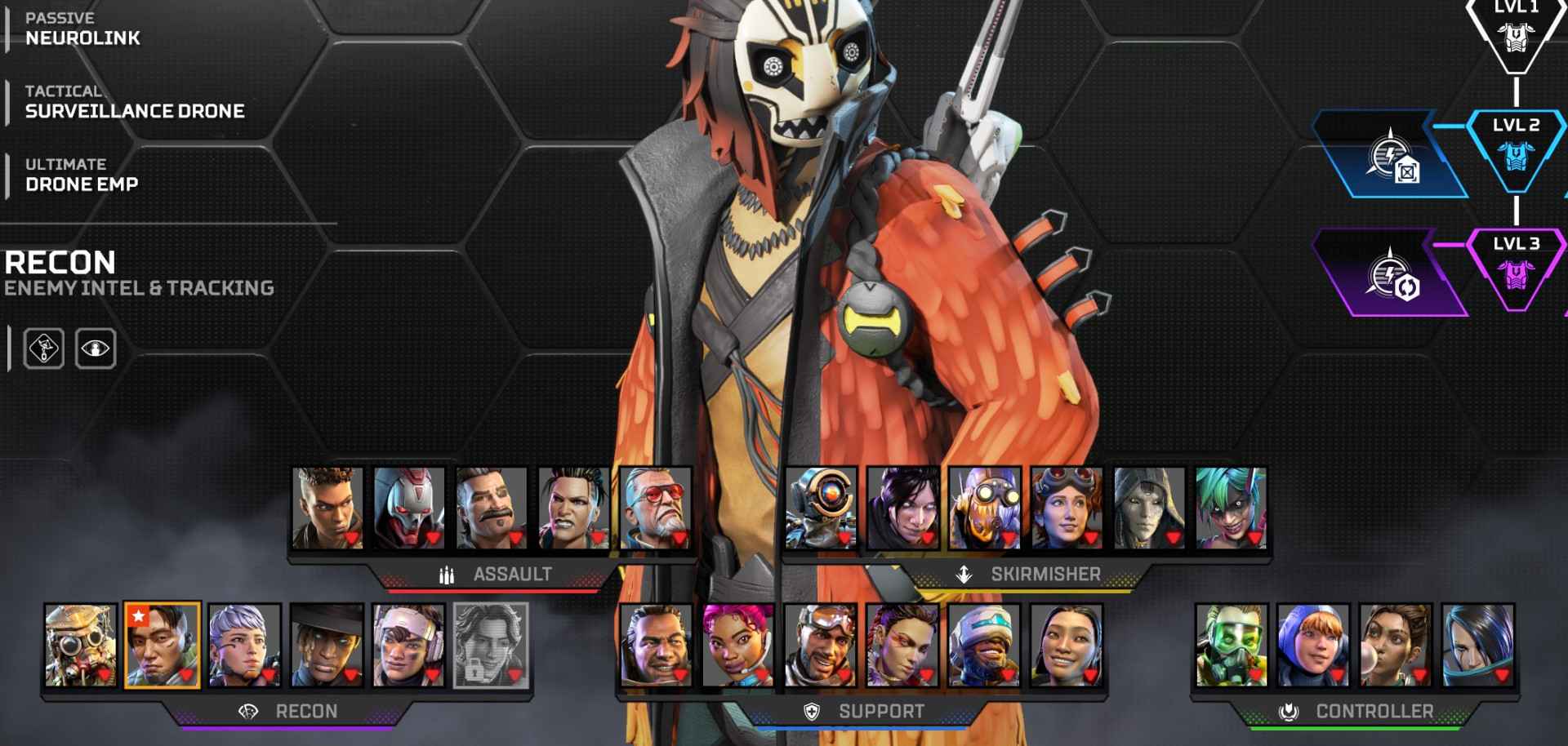Click the enemy intel eye icon below RECON
Viewport: 1568px width, 746px height.
pyautogui.click(x=95, y=348)
